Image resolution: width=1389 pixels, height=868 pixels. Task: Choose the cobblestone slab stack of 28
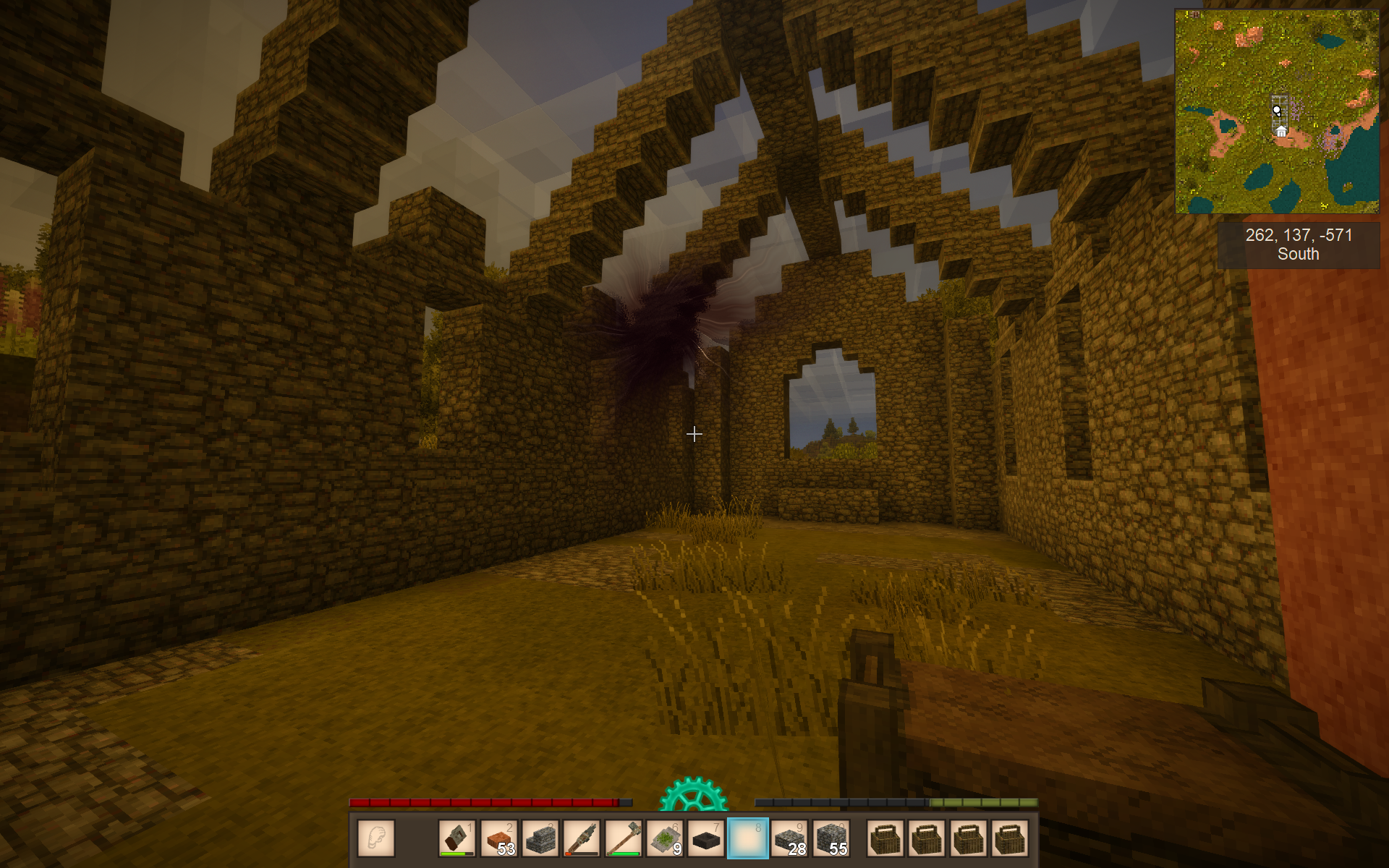point(789,838)
